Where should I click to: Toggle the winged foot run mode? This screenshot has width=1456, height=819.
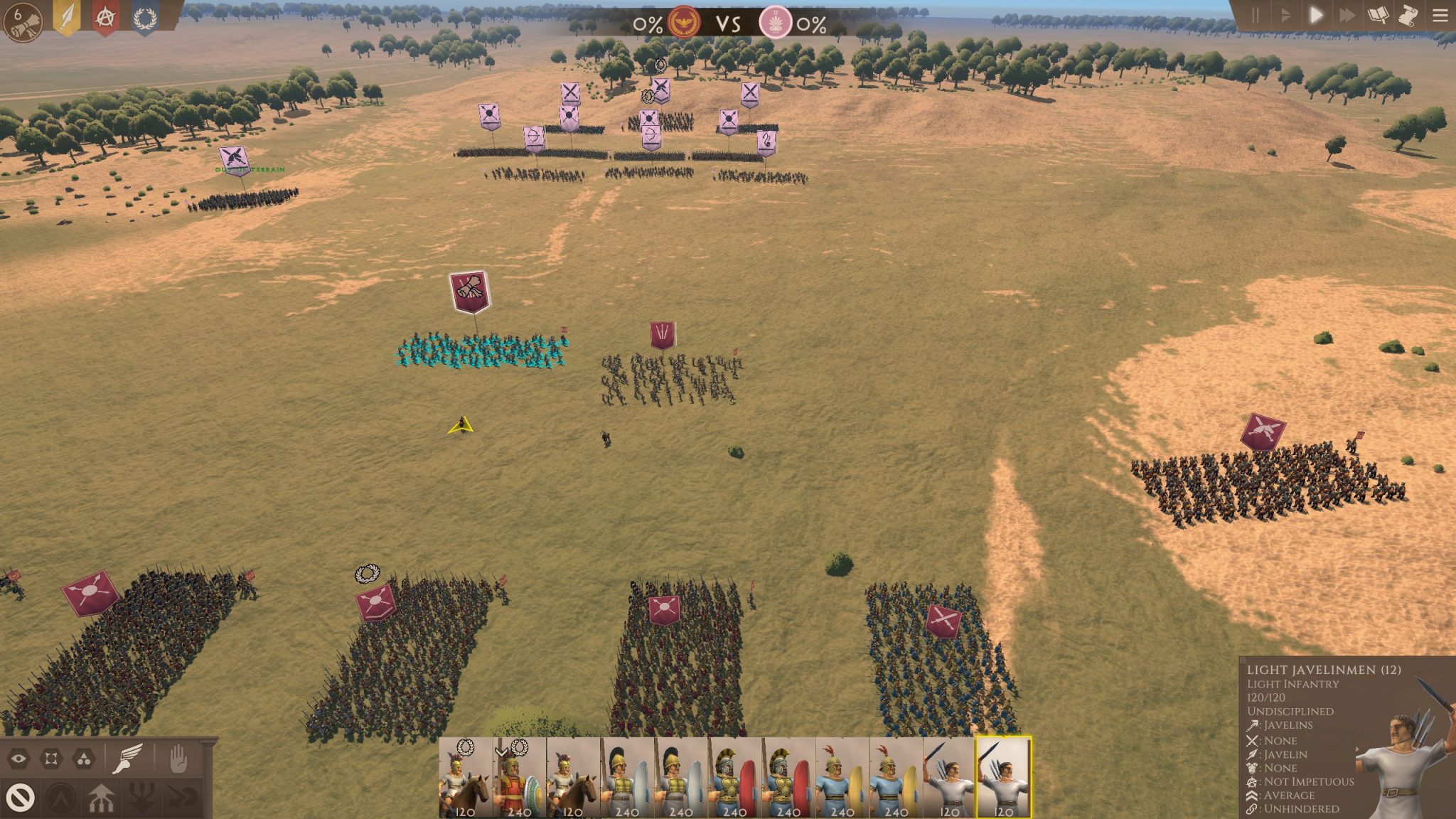pos(128,759)
